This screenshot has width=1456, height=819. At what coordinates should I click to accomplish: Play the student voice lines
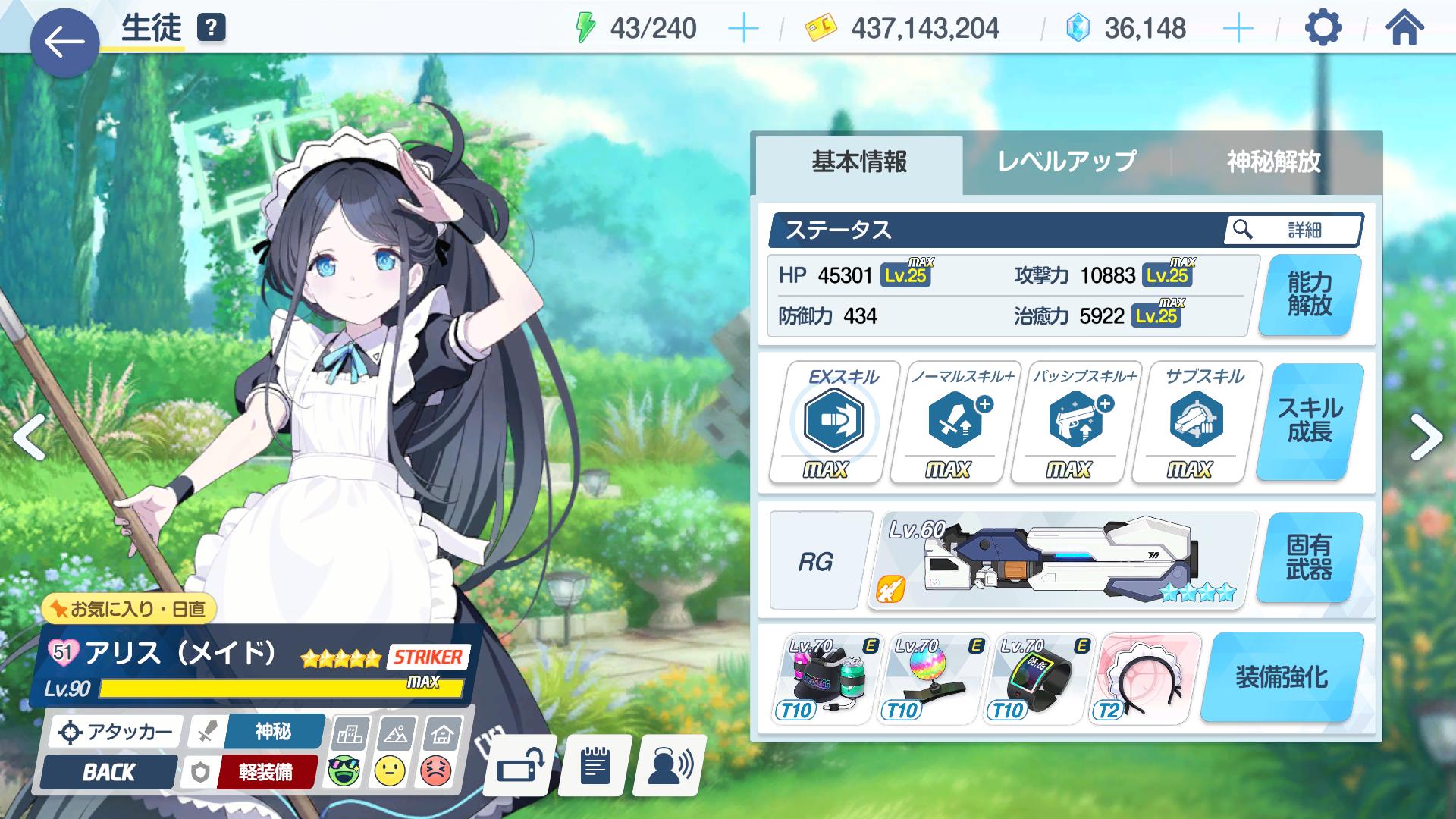pyautogui.click(x=670, y=767)
